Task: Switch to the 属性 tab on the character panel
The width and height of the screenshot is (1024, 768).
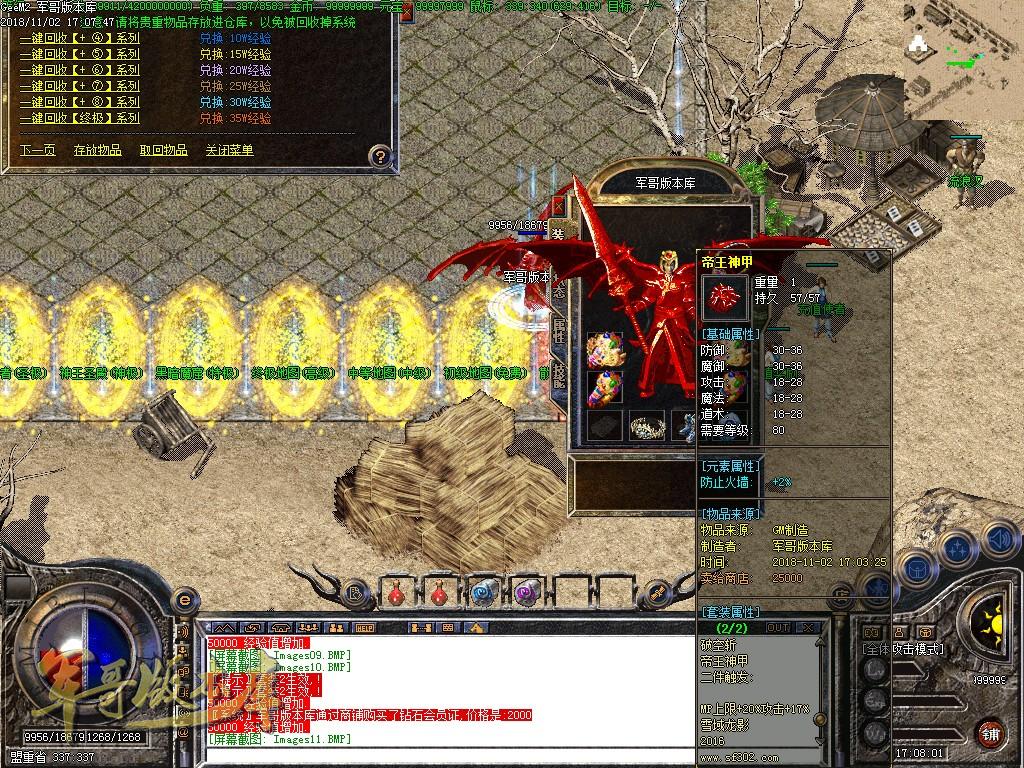Action: [x=560, y=332]
